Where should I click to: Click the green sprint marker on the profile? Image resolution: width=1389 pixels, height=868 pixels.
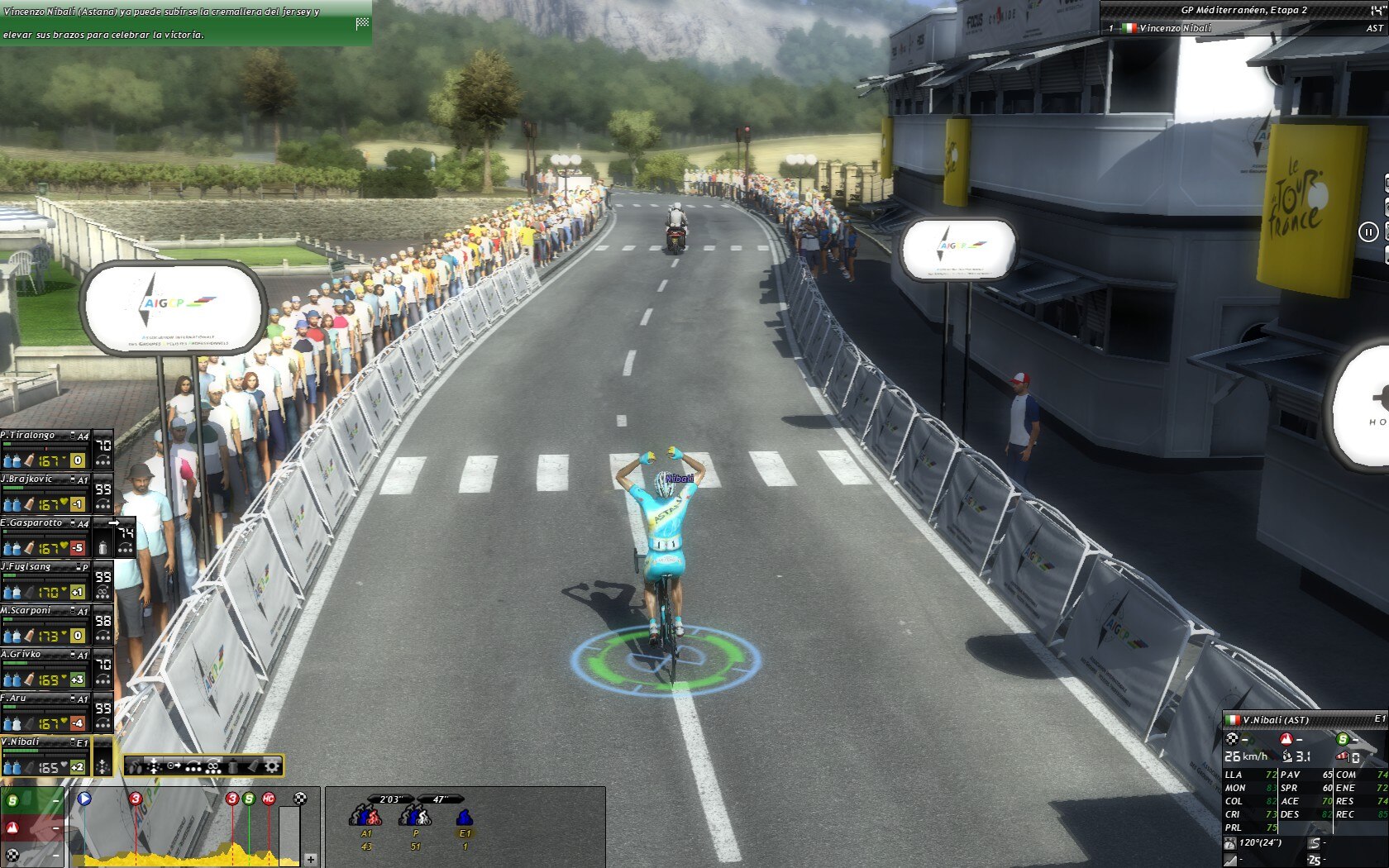tap(249, 799)
